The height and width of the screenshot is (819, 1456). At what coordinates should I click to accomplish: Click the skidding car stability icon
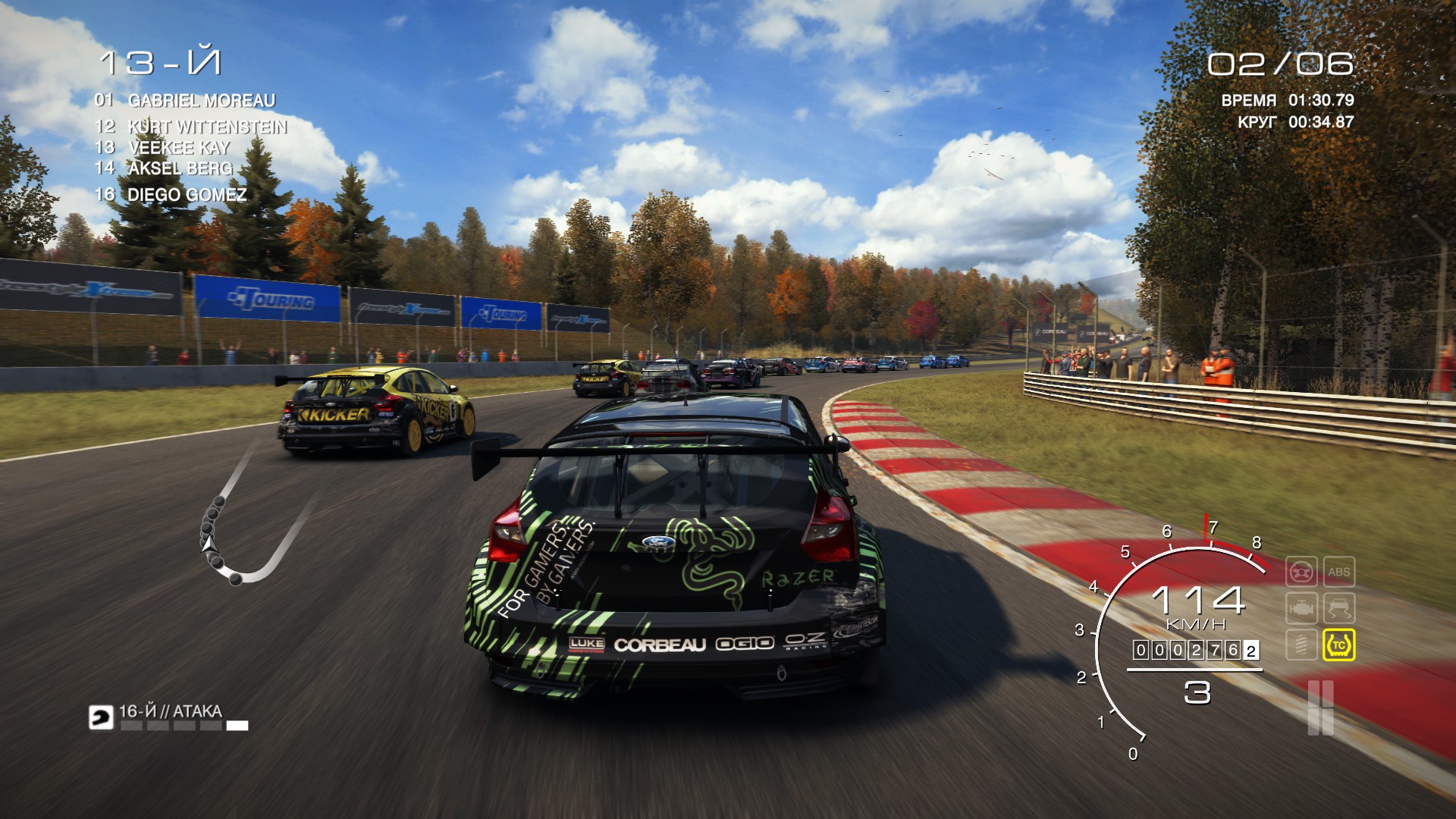click(1338, 608)
